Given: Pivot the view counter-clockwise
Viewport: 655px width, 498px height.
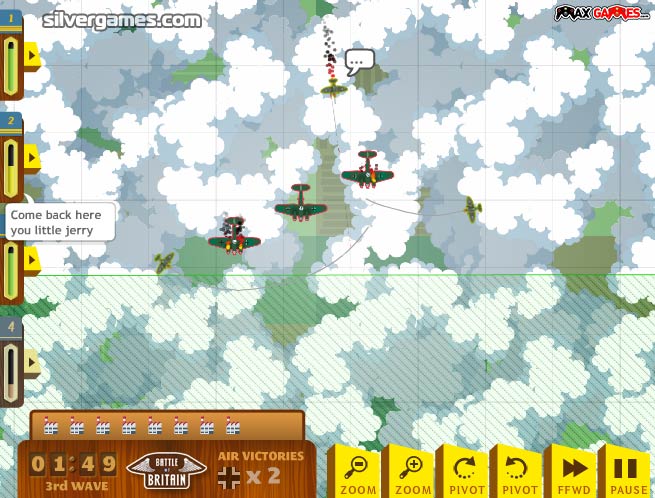Looking at the screenshot, I should coord(517,471).
